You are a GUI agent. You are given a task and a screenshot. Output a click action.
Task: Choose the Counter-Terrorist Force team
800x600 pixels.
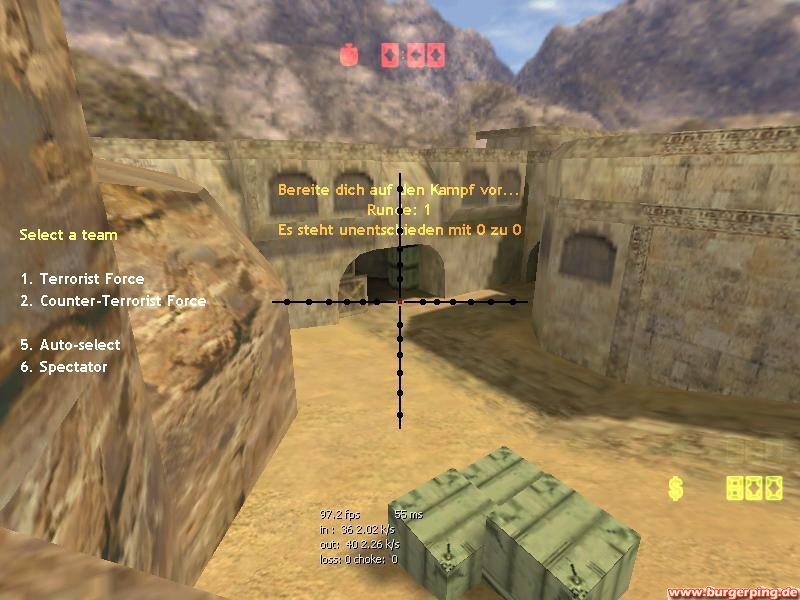pyautogui.click(x=113, y=301)
